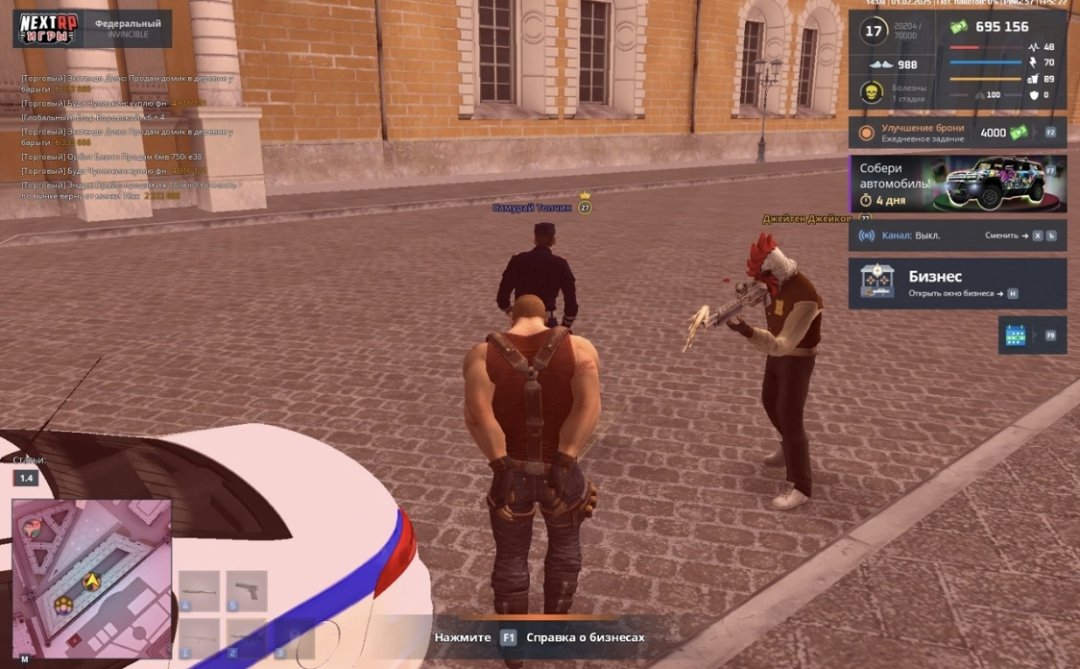Open the calendar icon
The width and height of the screenshot is (1080, 669).
[x=1016, y=335]
